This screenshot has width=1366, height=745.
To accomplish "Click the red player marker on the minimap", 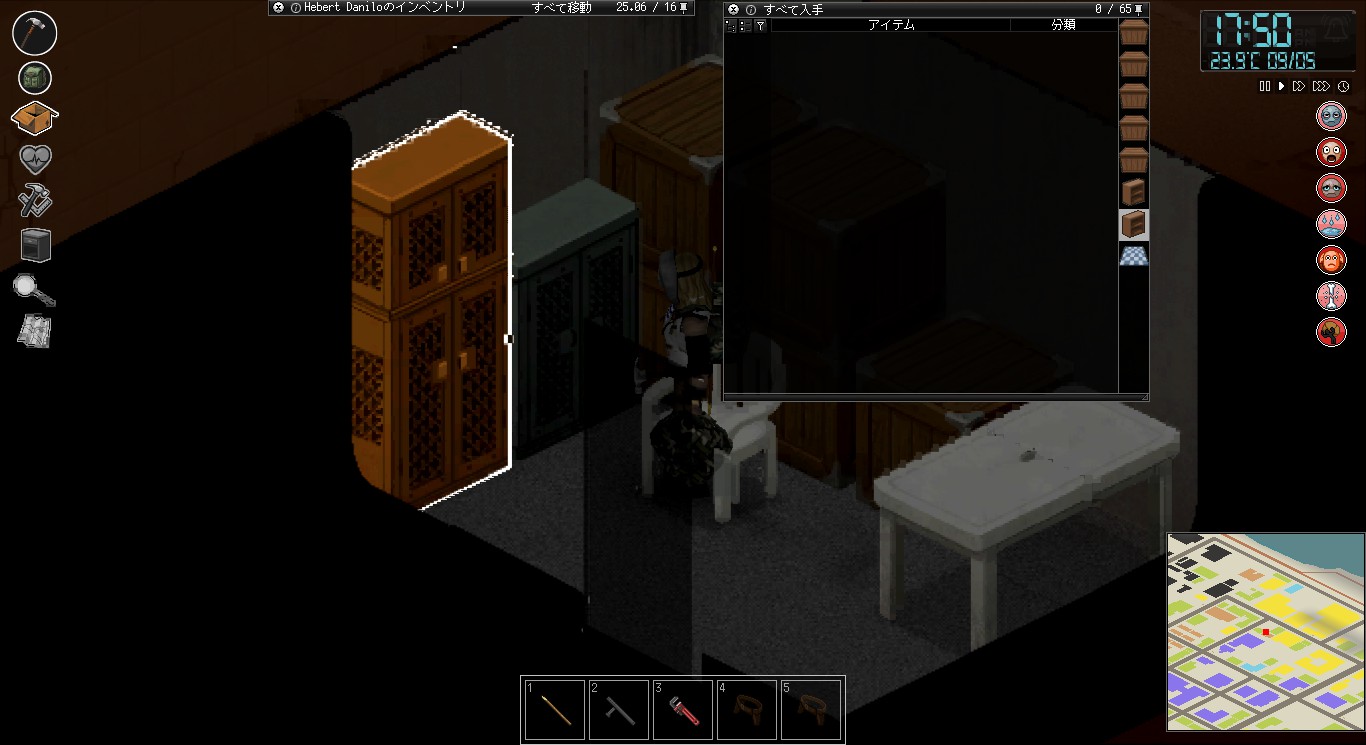I will coord(1266,633).
